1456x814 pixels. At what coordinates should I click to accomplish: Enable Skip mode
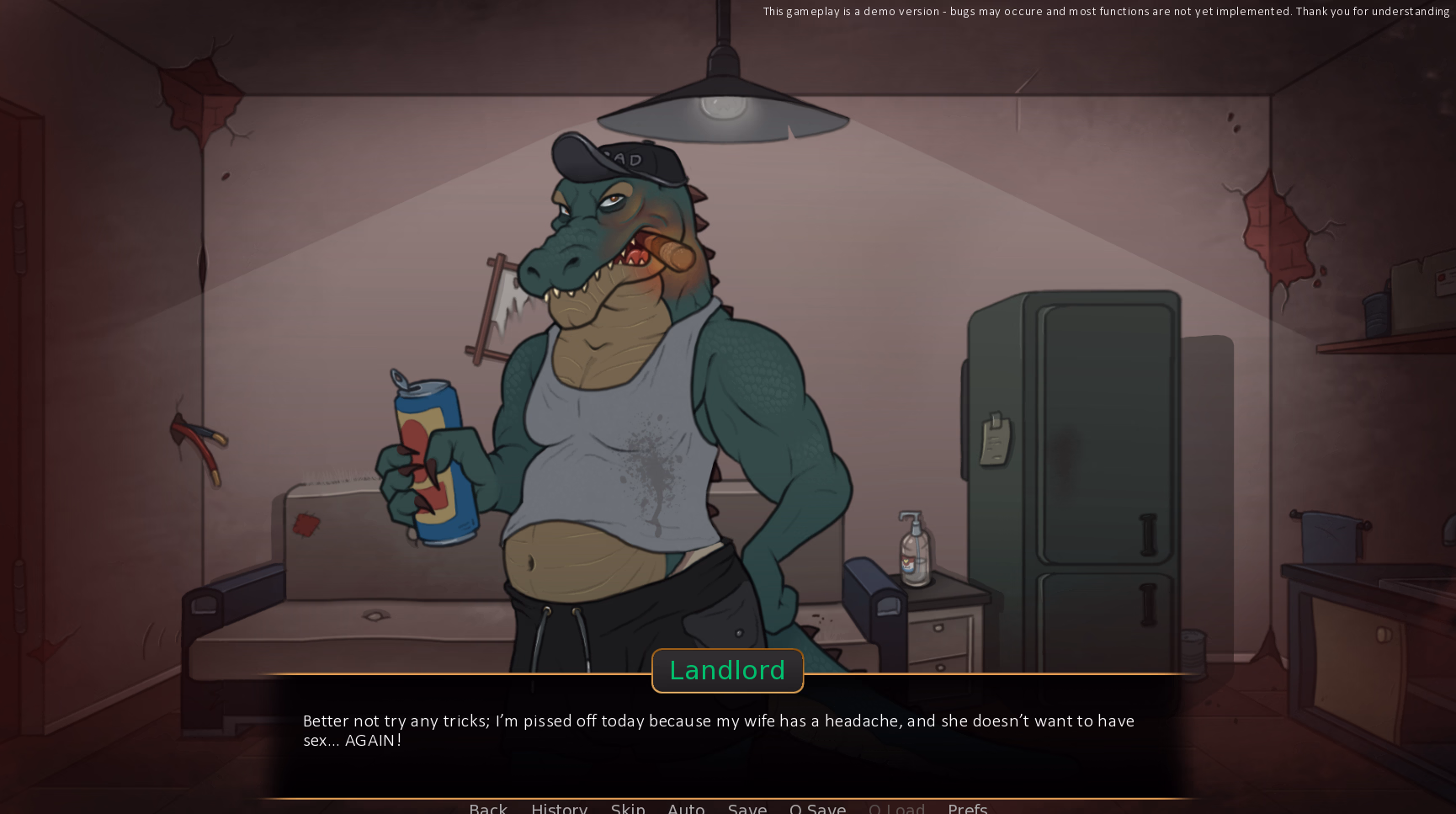coord(628,807)
